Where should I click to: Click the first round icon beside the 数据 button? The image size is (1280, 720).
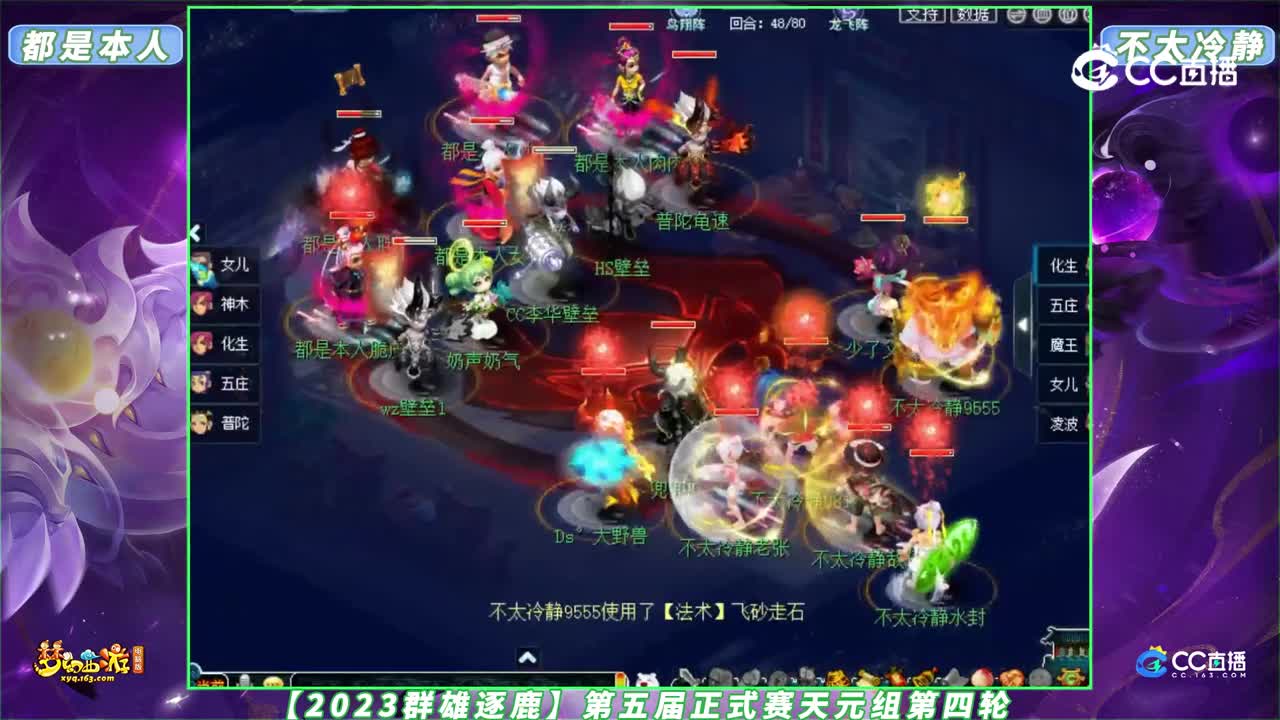click(1015, 13)
